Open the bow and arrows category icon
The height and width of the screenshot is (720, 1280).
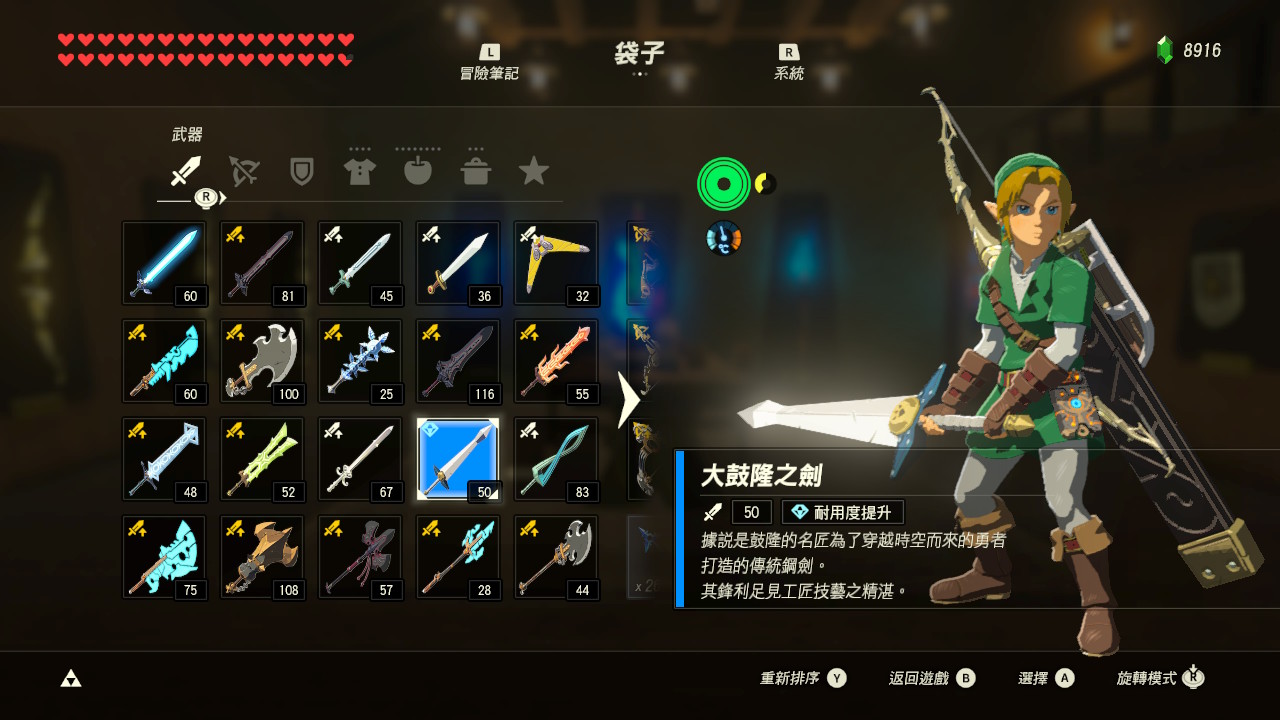[x=244, y=170]
